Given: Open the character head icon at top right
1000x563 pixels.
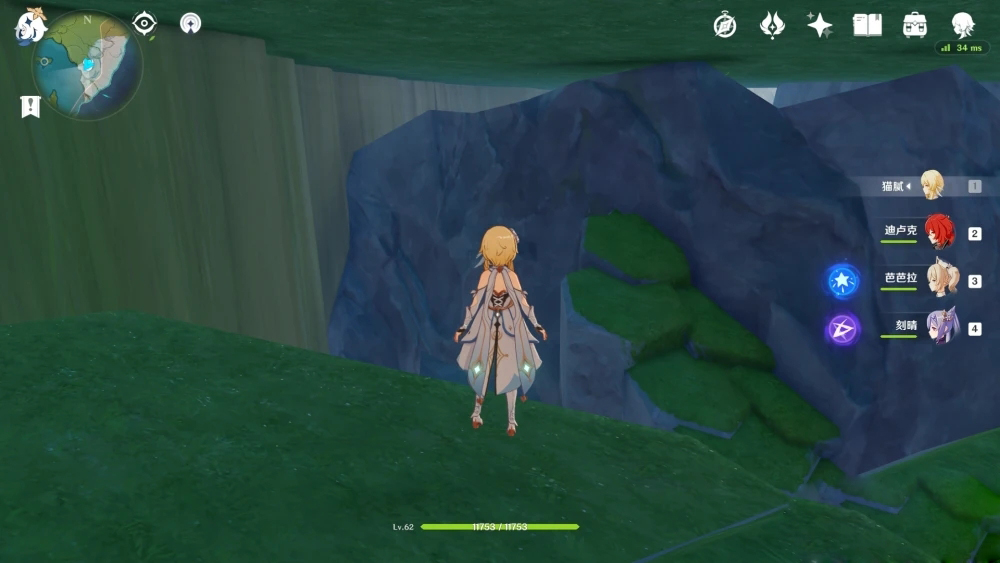Looking at the screenshot, I should click(x=962, y=25).
